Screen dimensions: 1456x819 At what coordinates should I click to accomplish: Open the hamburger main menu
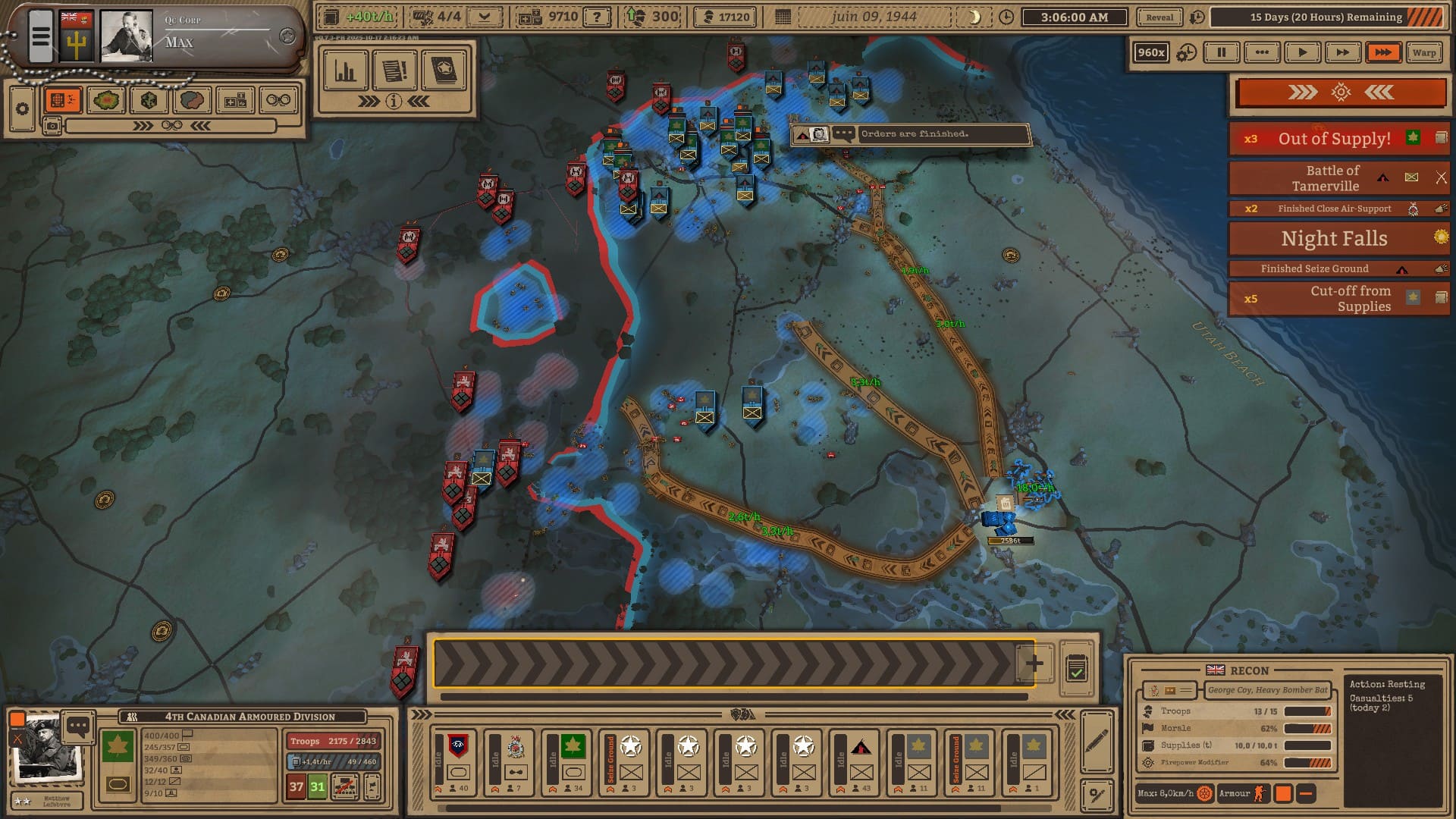point(41,36)
